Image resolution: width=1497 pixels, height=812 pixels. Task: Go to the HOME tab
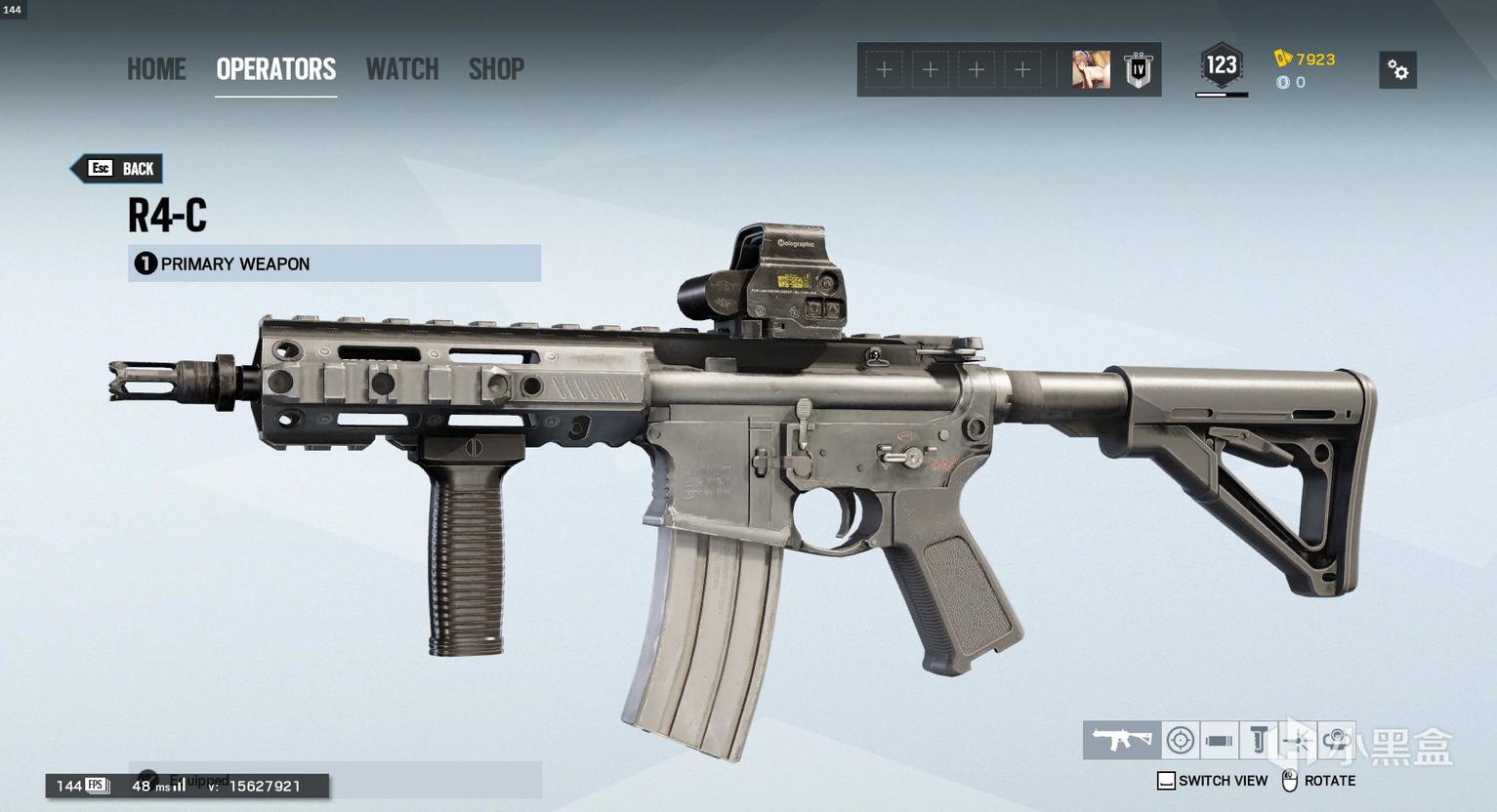point(156,69)
